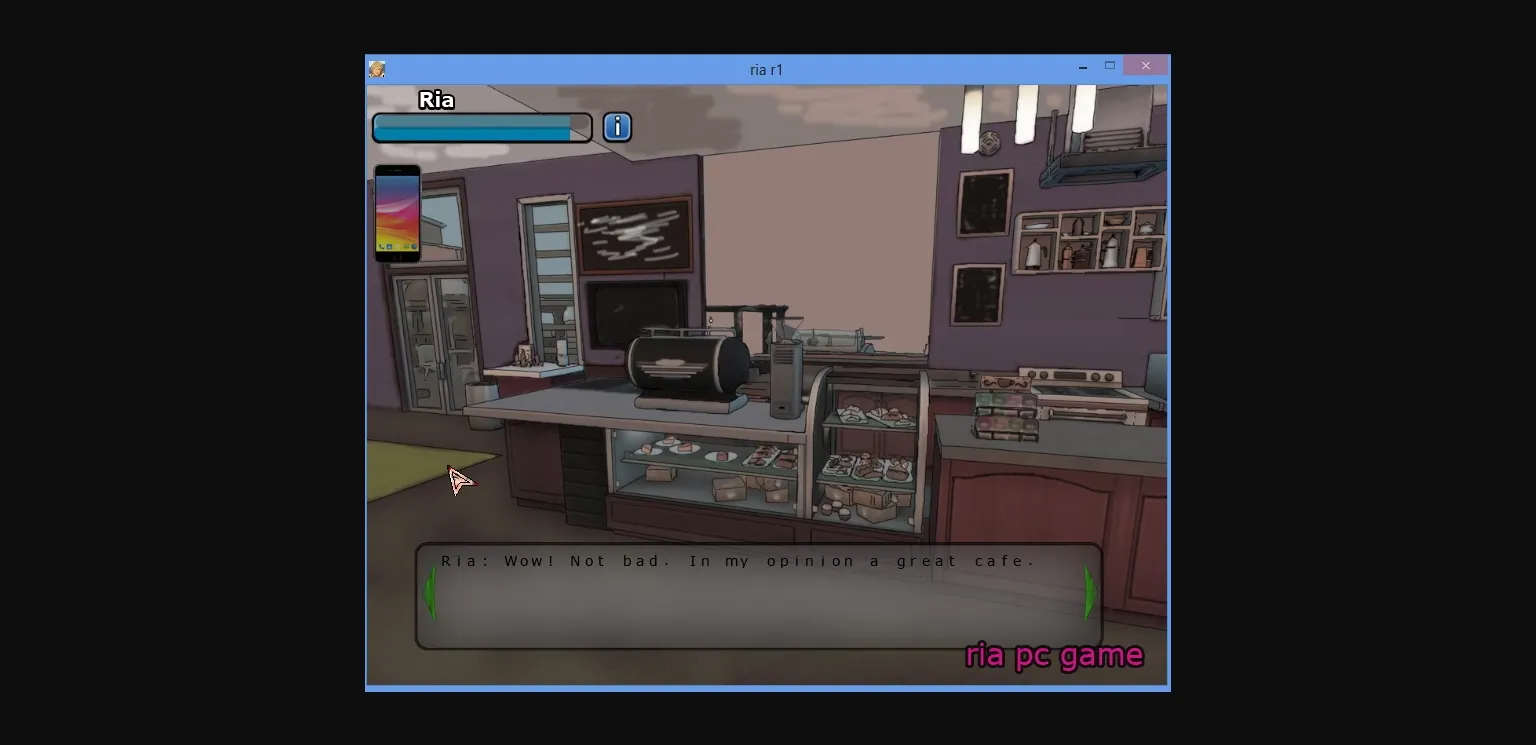Open the browser globe icon on the phone
This screenshot has height=745, width=1536.
click(x=414, y=246)
